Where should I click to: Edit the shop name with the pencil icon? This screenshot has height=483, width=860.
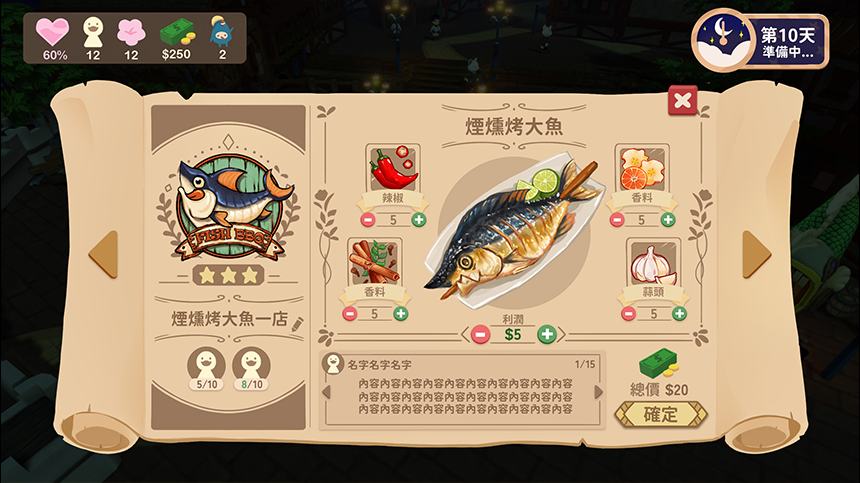(x=296, y=320)
